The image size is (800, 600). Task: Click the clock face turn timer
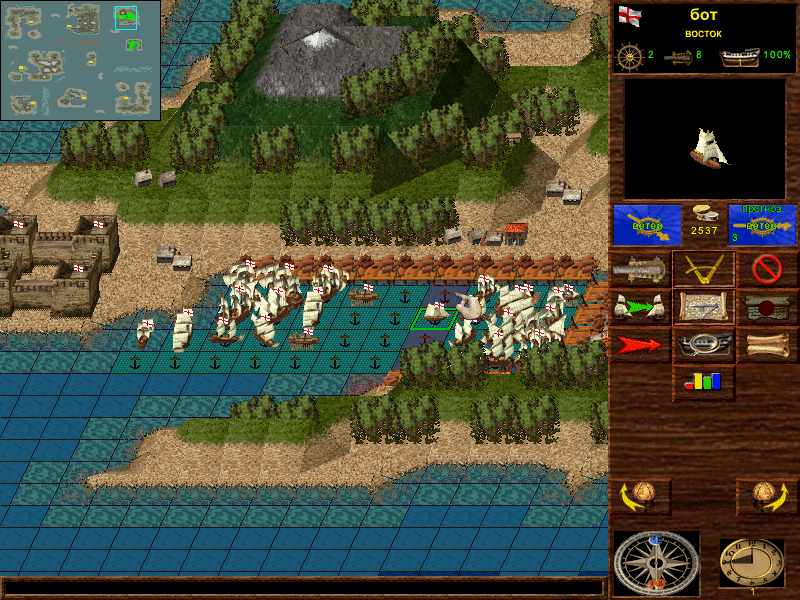pos(752,563)
